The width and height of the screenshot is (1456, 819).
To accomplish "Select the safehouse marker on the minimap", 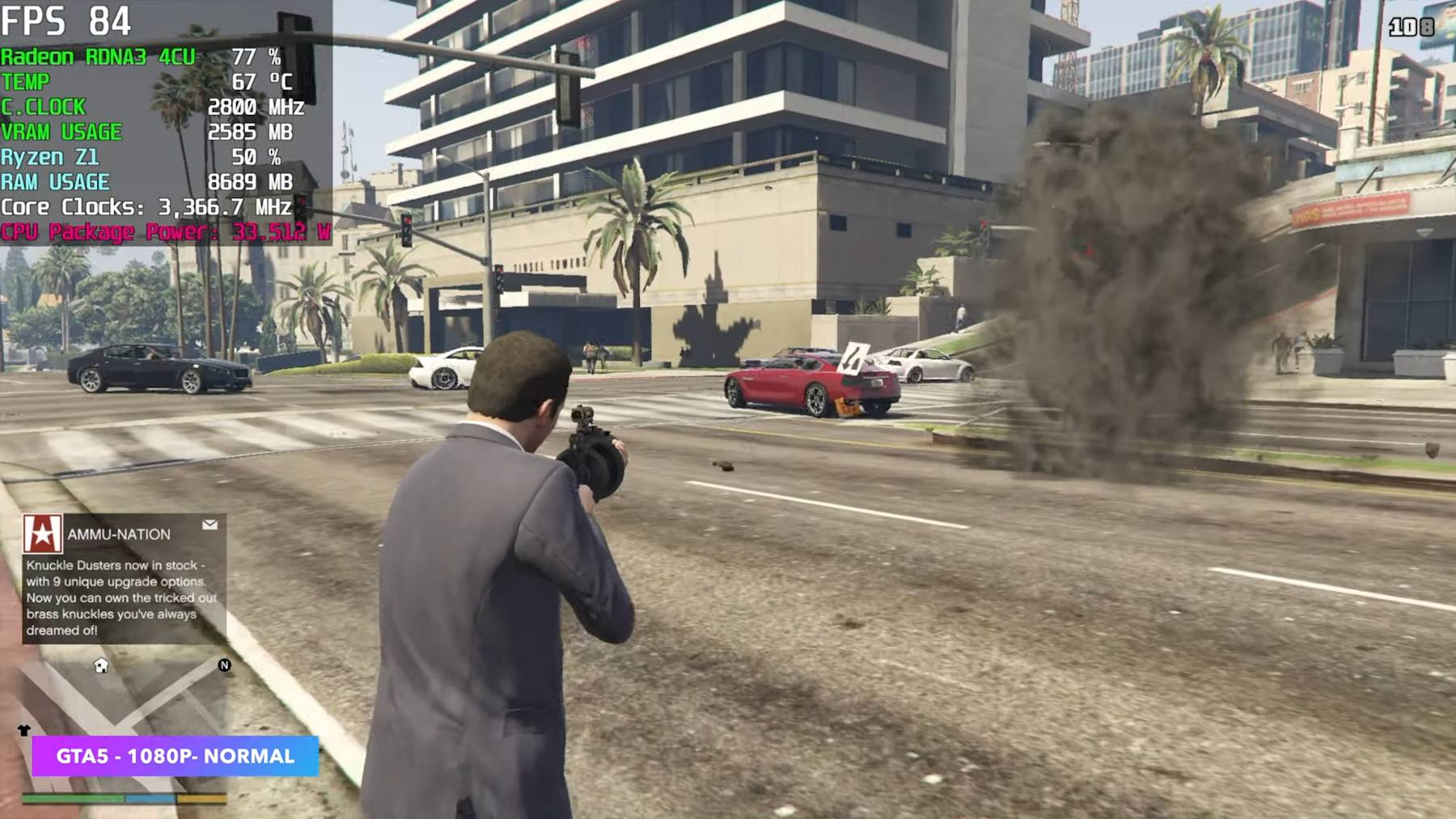I will click(101, 665).
